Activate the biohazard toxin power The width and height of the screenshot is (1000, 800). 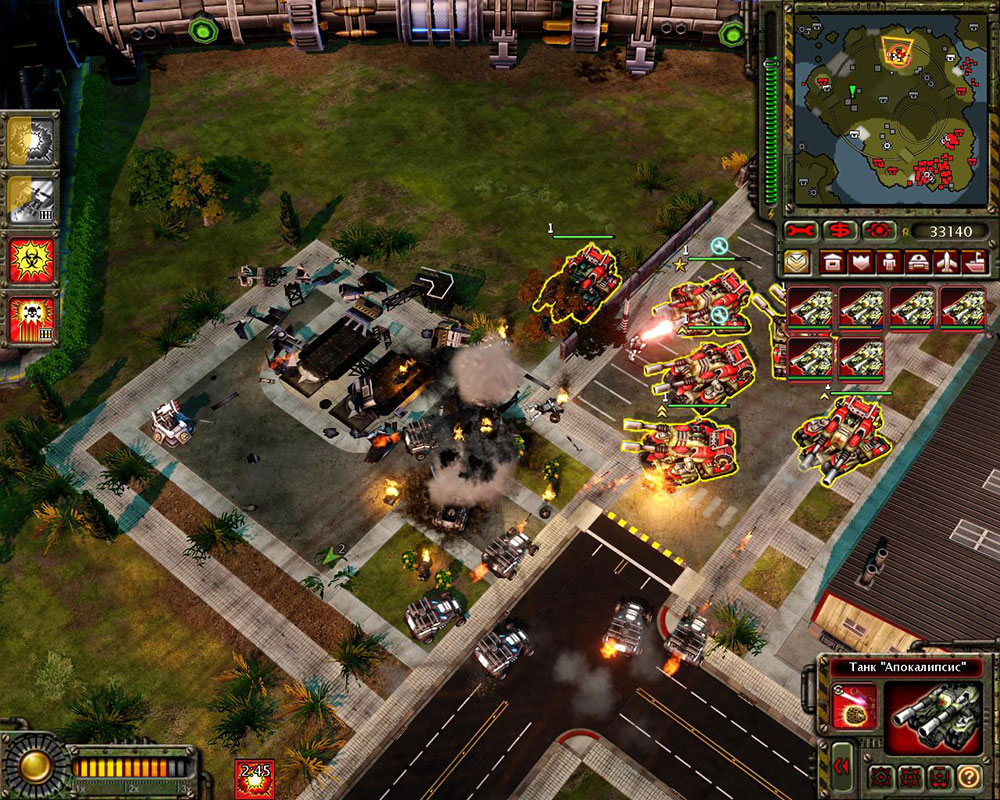pyautogui.click(x=30, y=258)
